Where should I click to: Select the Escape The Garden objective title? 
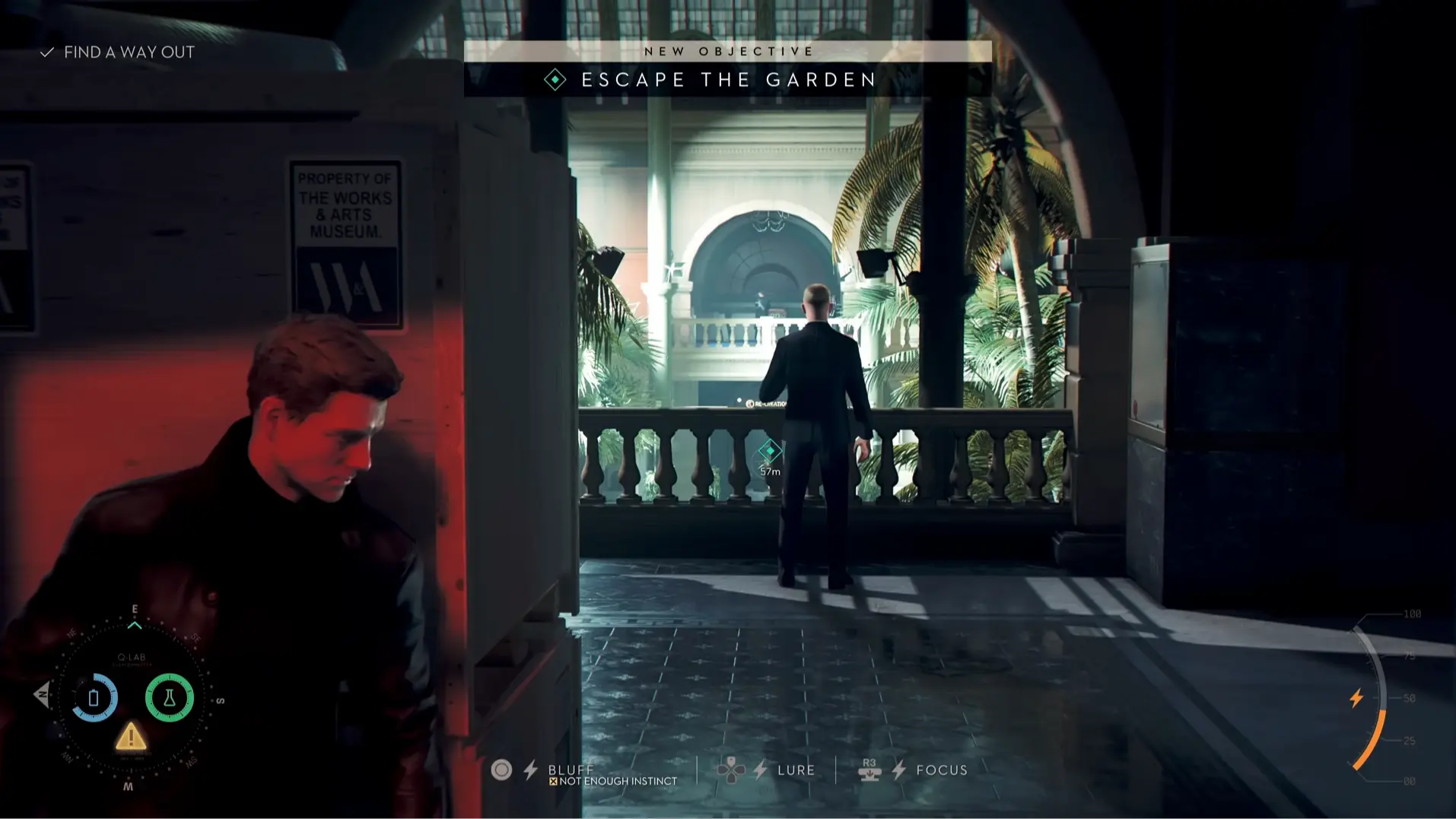728,79
